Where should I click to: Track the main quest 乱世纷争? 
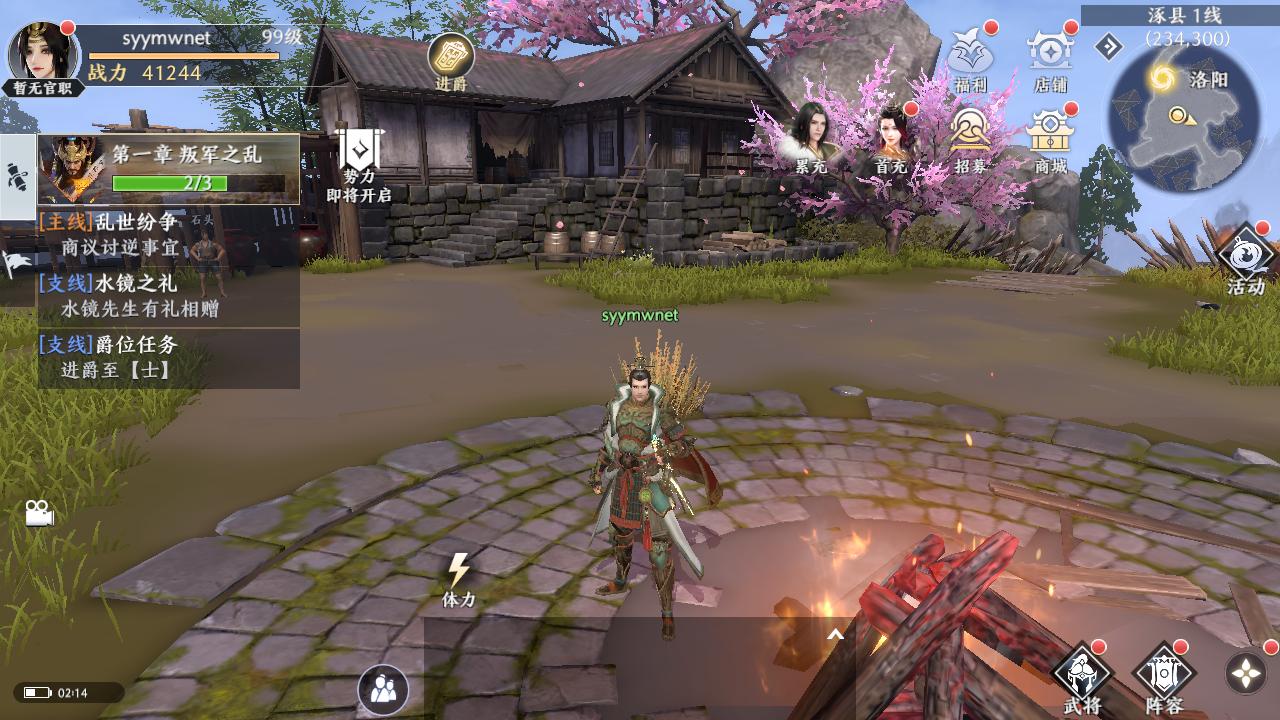[169, 234]
